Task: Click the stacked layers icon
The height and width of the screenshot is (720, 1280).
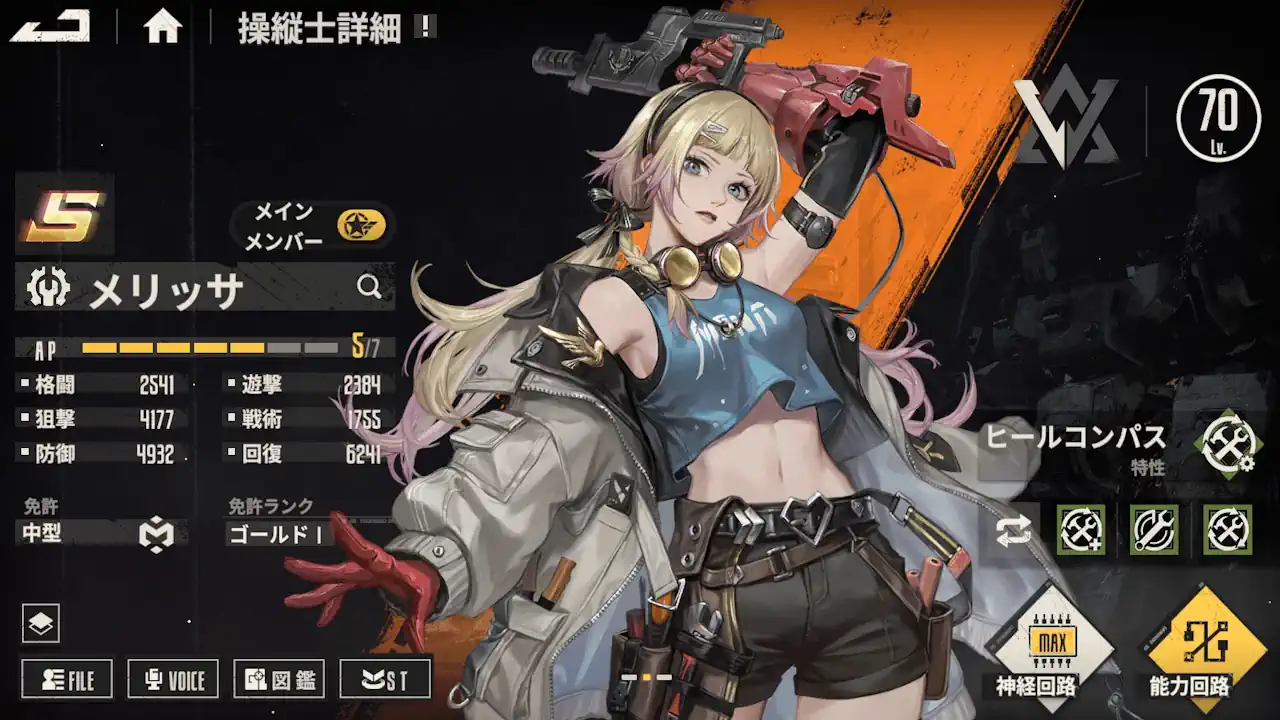Action: (41, 624)
